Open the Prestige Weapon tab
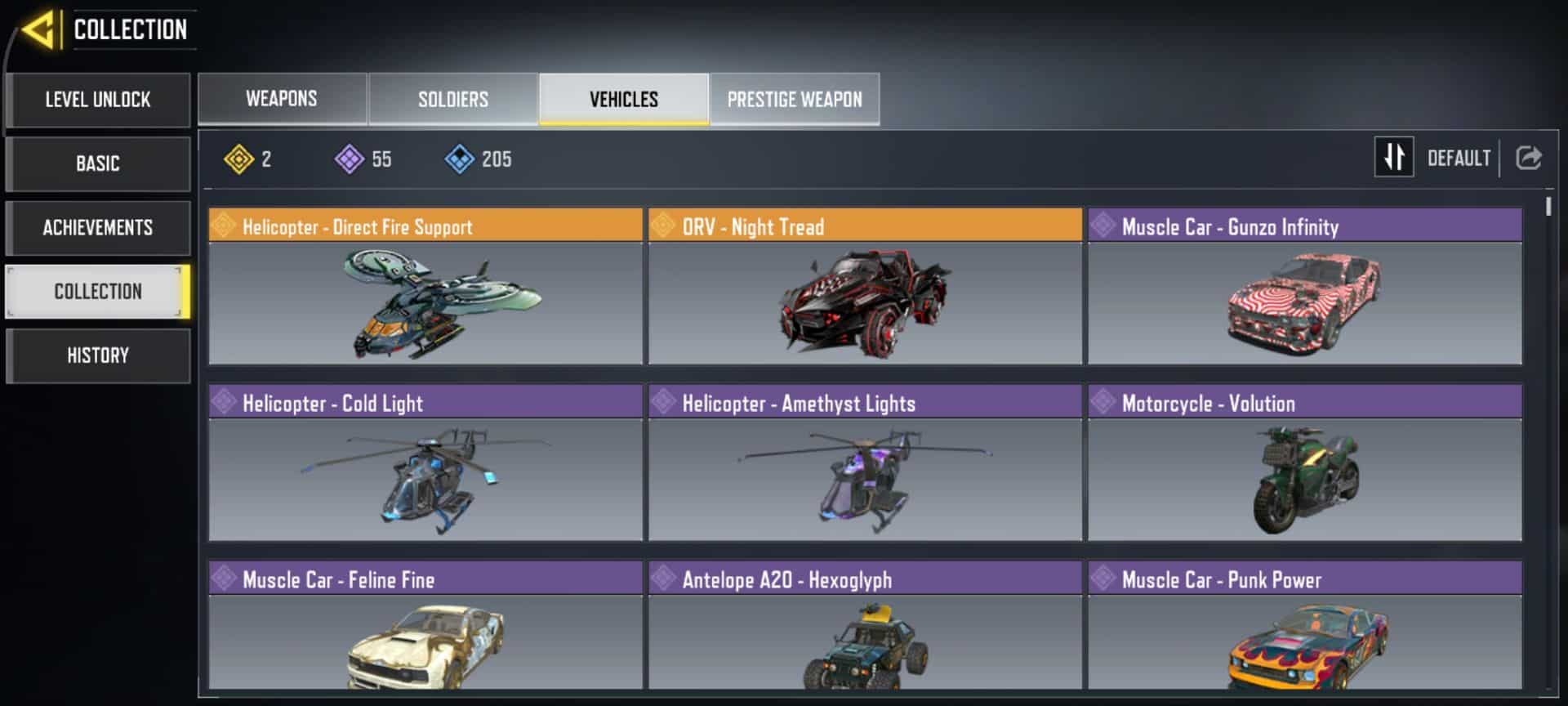Image resolution: width=1568 pixels, height=706 pixels. click(x=795, y=99)
